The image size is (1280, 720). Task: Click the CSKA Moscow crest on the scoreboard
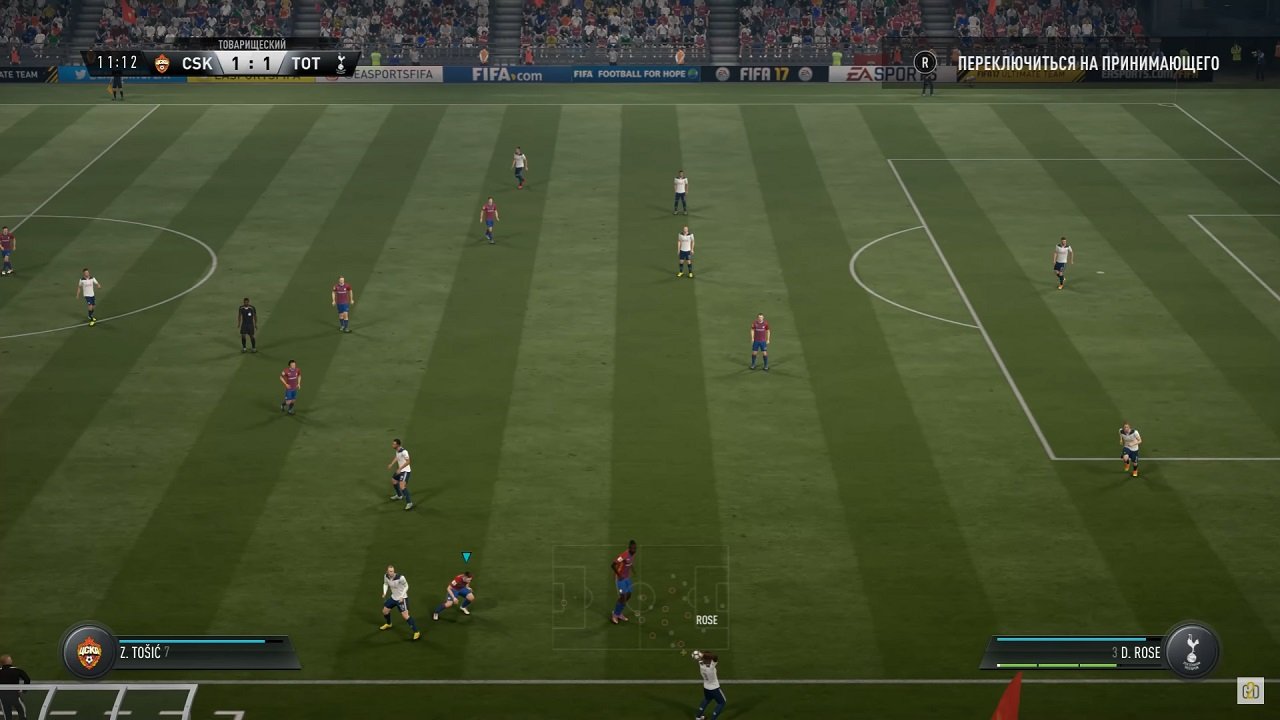160,63
